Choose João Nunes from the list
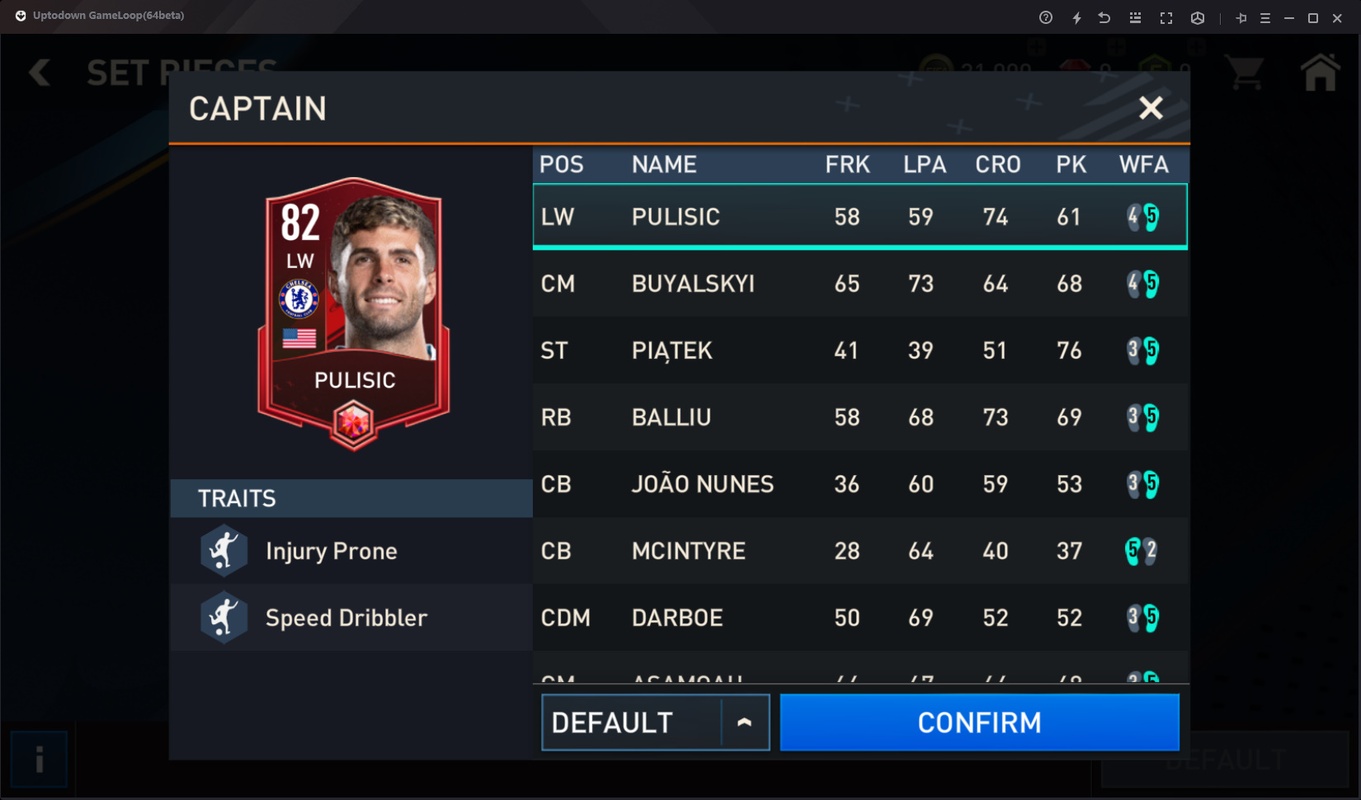This screenshot has height=800, width=1361. 859,484
